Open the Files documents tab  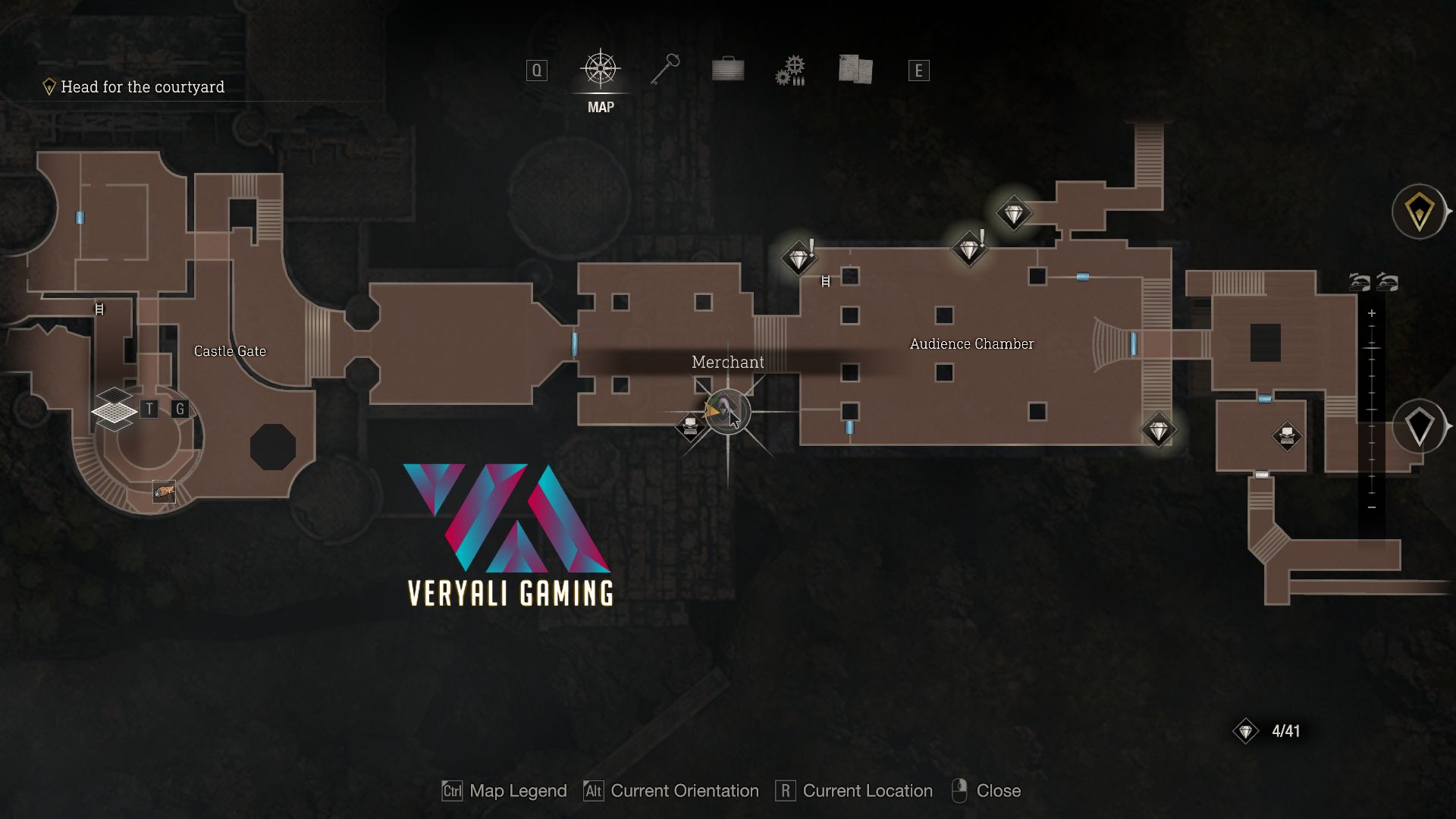tap(855, 70)
